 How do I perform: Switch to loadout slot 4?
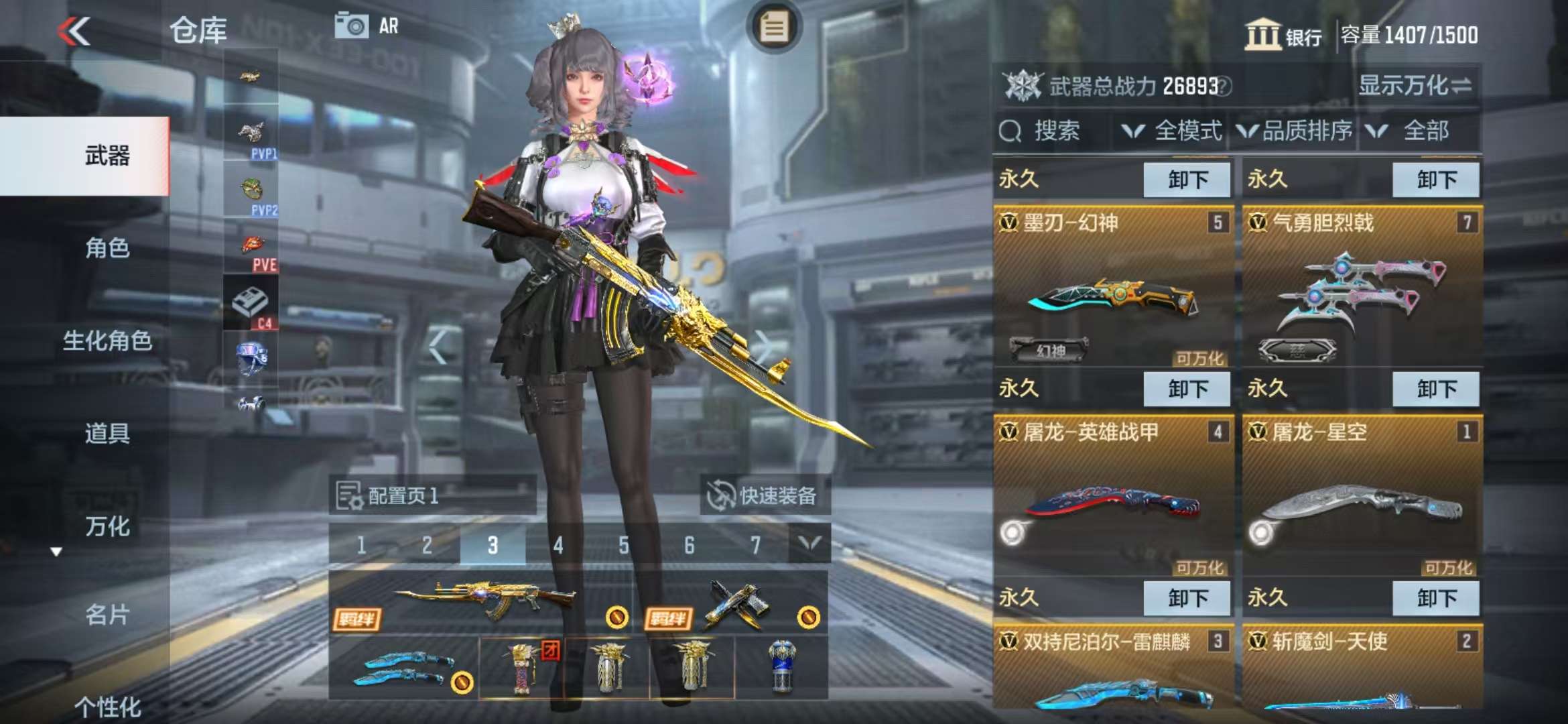pos(558,545)
